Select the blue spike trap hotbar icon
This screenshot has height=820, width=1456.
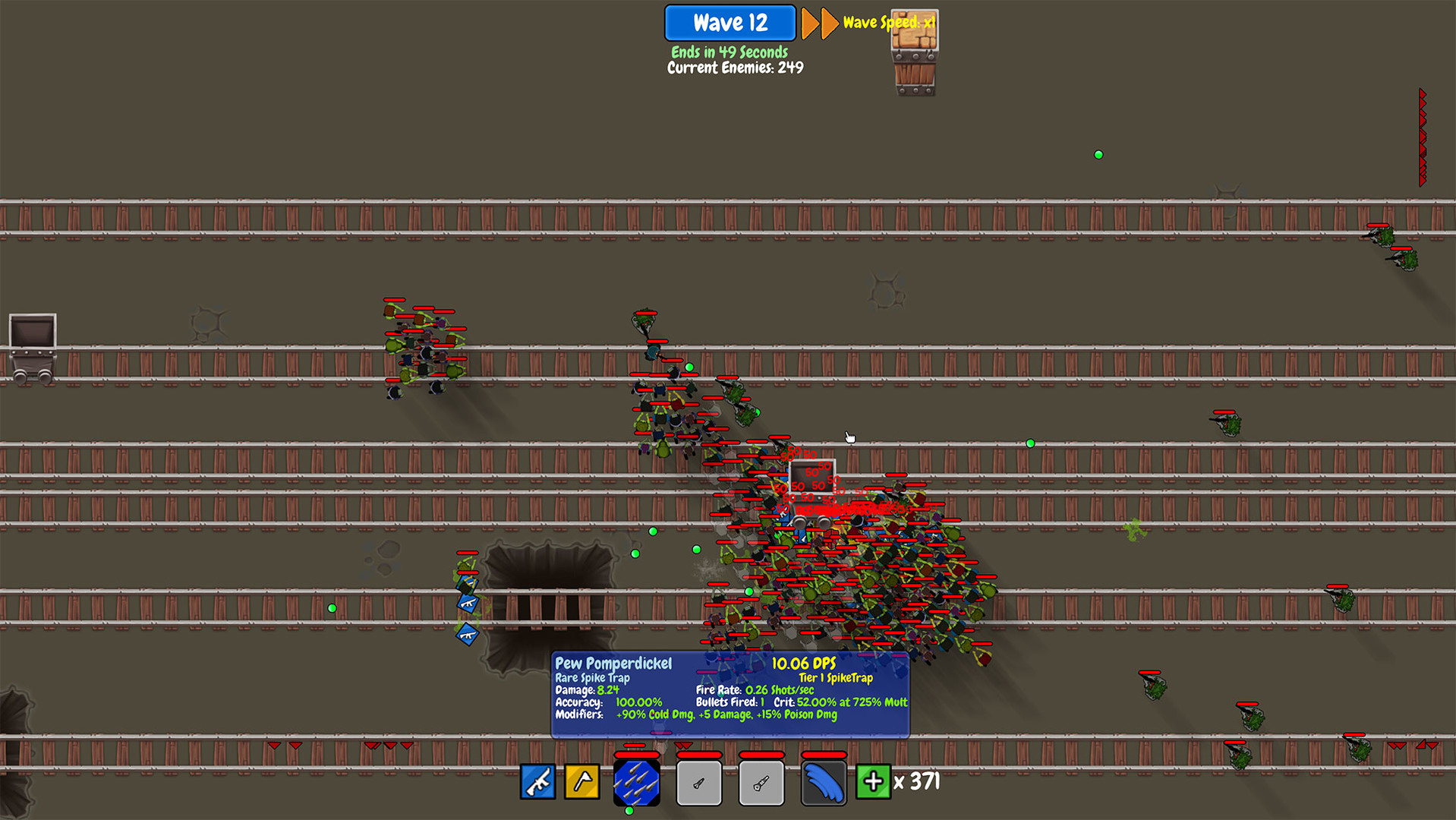(637, 783)
